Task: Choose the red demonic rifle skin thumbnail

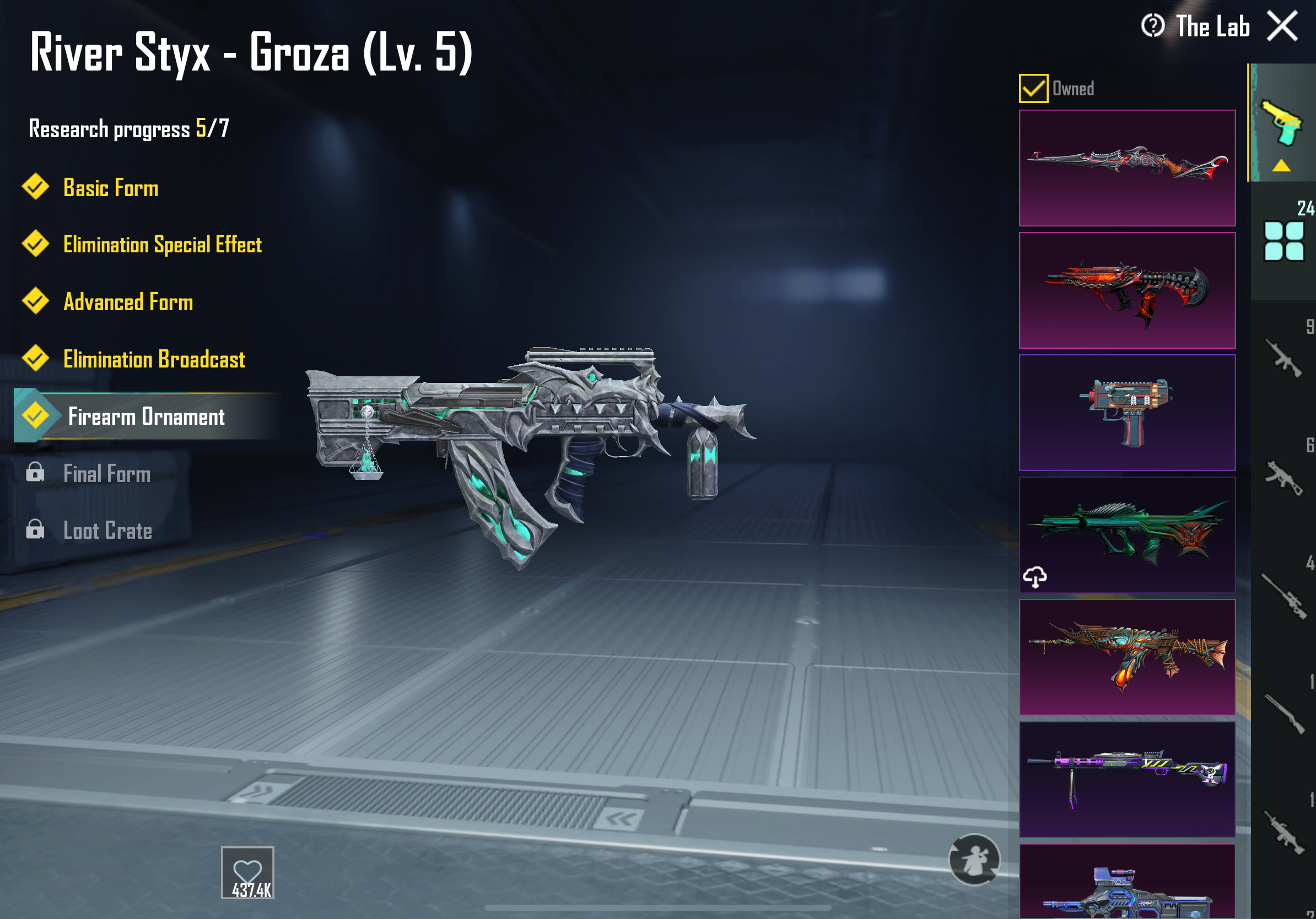Action: click(1126, 290)
